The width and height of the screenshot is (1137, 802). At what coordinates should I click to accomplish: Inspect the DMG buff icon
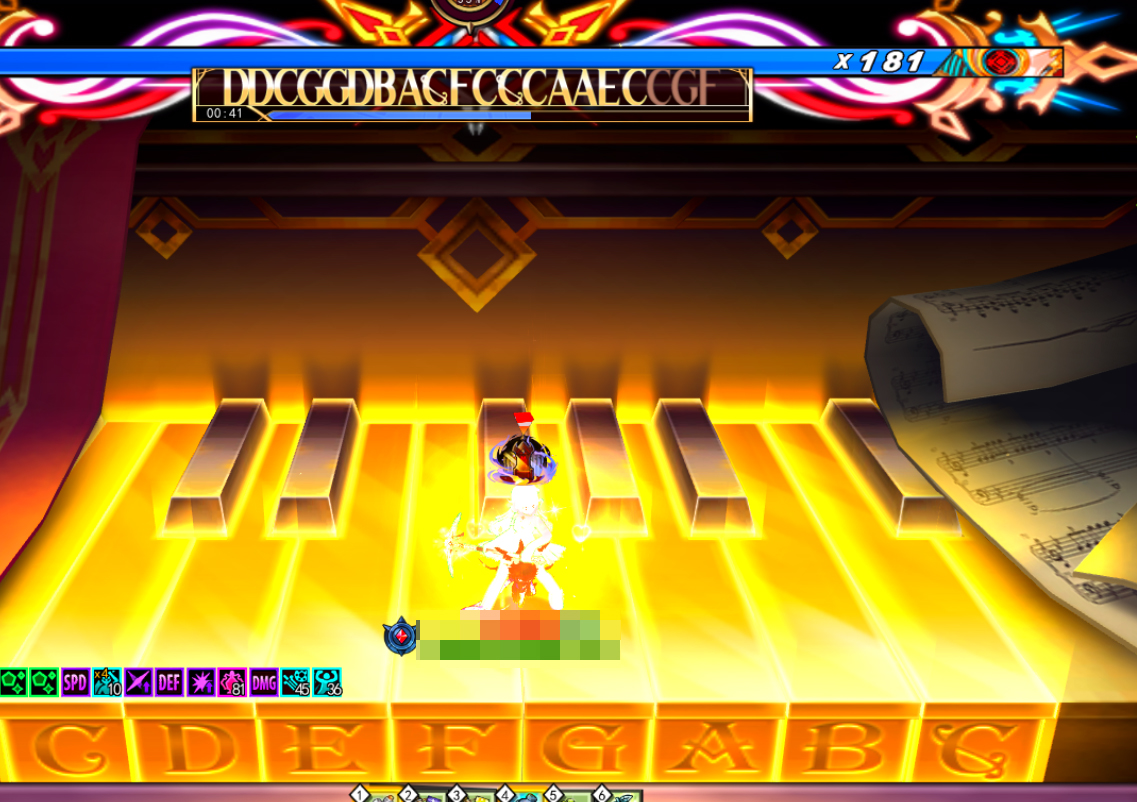(263, 682)
